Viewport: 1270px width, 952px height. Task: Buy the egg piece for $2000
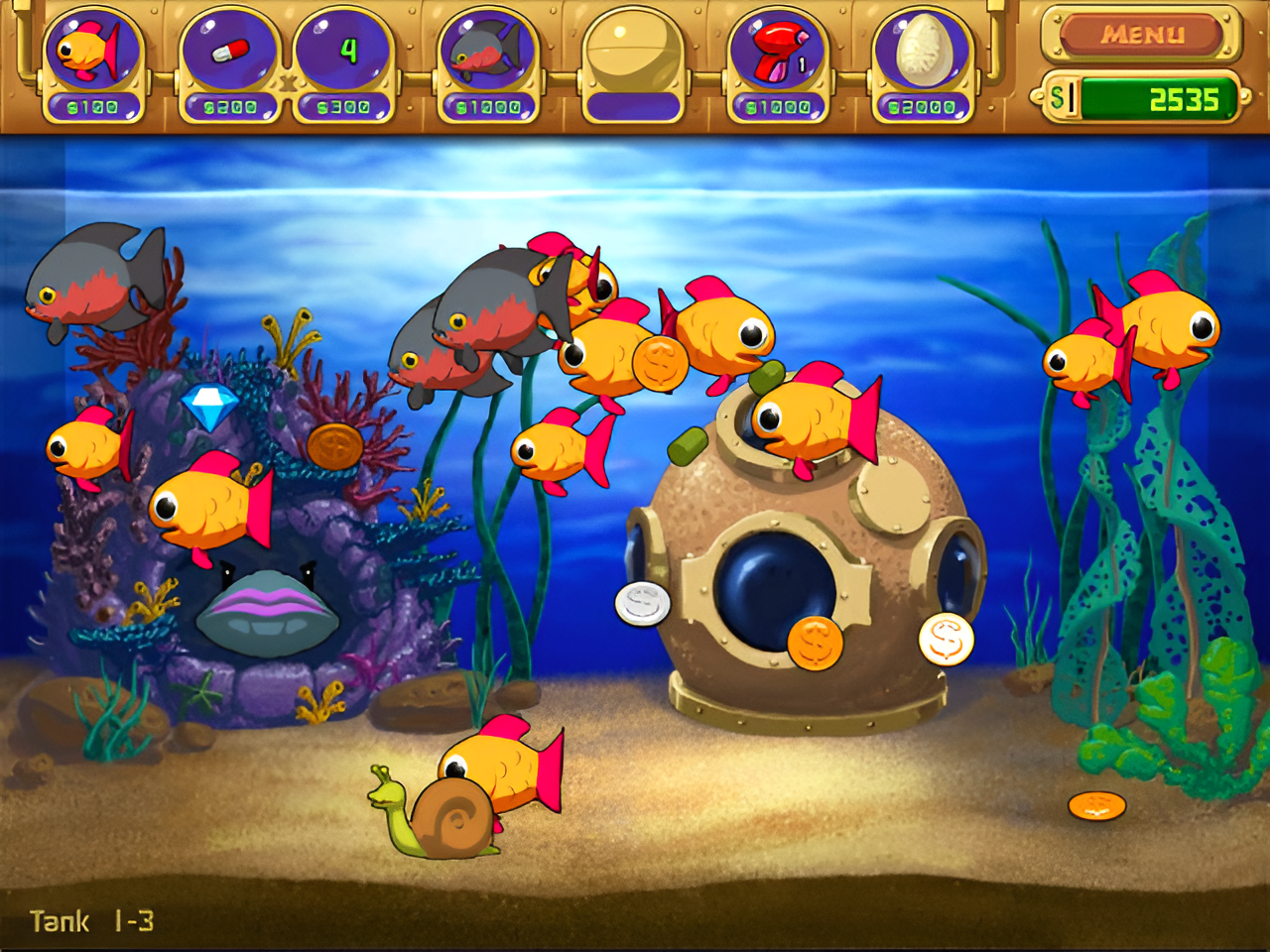click(x=922, y=61)
